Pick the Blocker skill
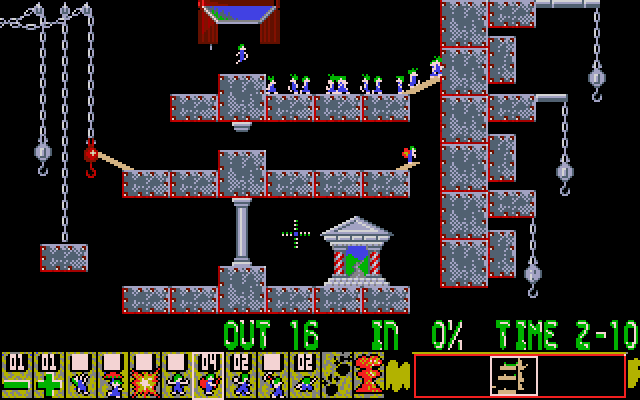This screenshot has height=400, width=640. tap(176, 375)
